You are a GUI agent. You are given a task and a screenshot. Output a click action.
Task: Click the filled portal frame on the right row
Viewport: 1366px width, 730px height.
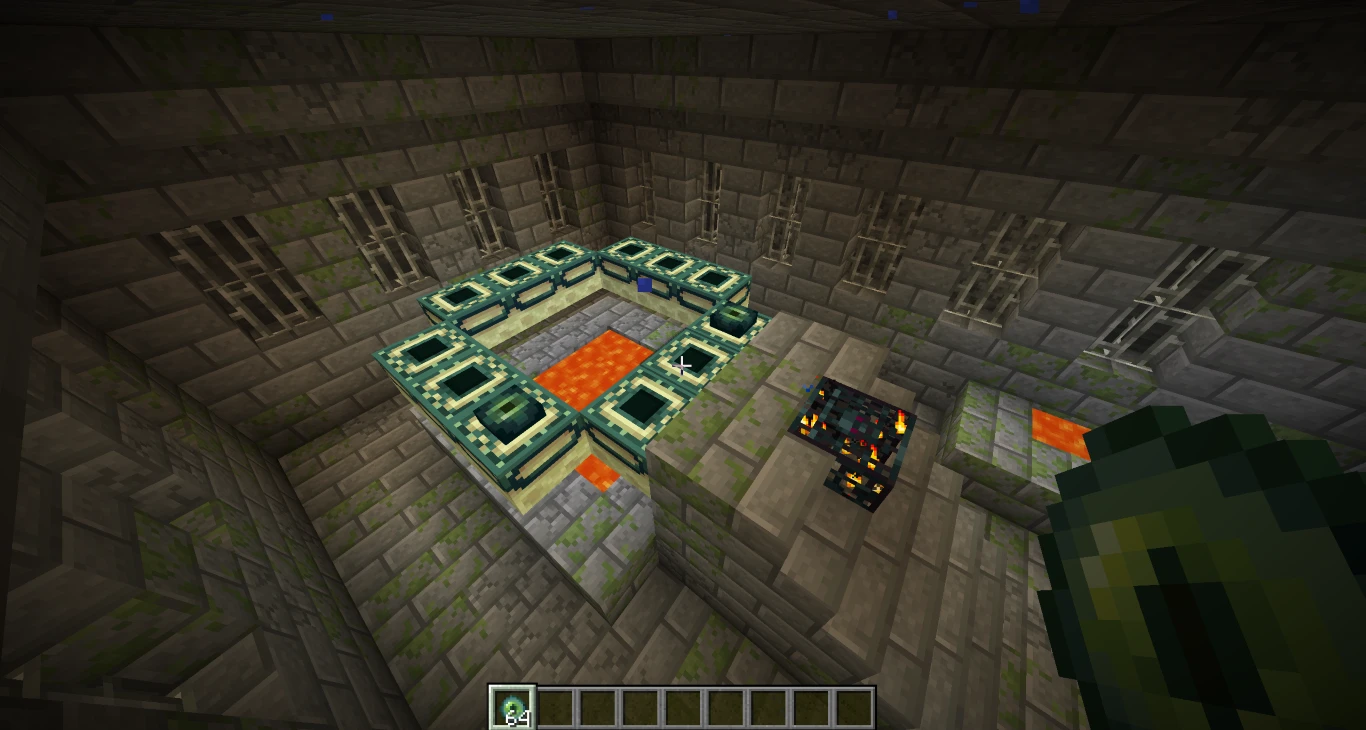731,320
